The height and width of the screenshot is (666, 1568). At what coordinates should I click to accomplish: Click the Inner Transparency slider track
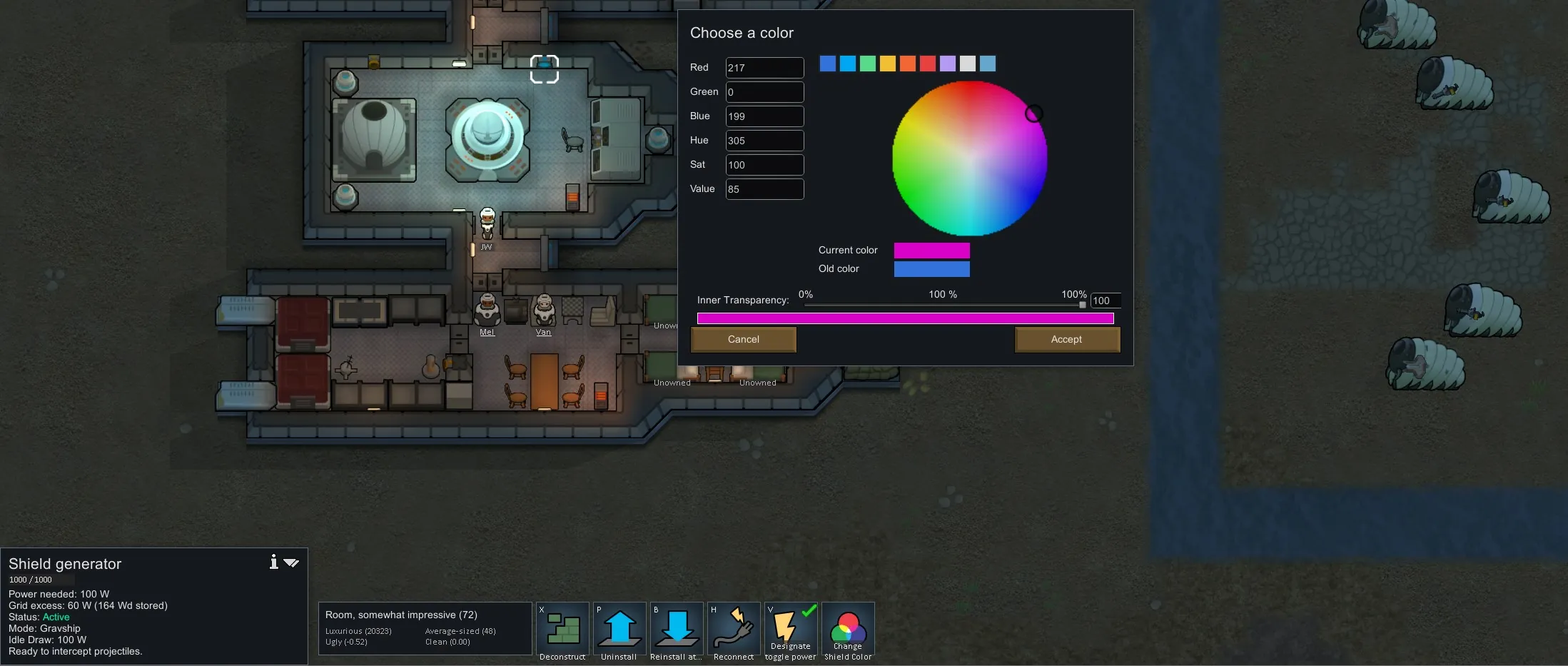(x=942, y=305)
